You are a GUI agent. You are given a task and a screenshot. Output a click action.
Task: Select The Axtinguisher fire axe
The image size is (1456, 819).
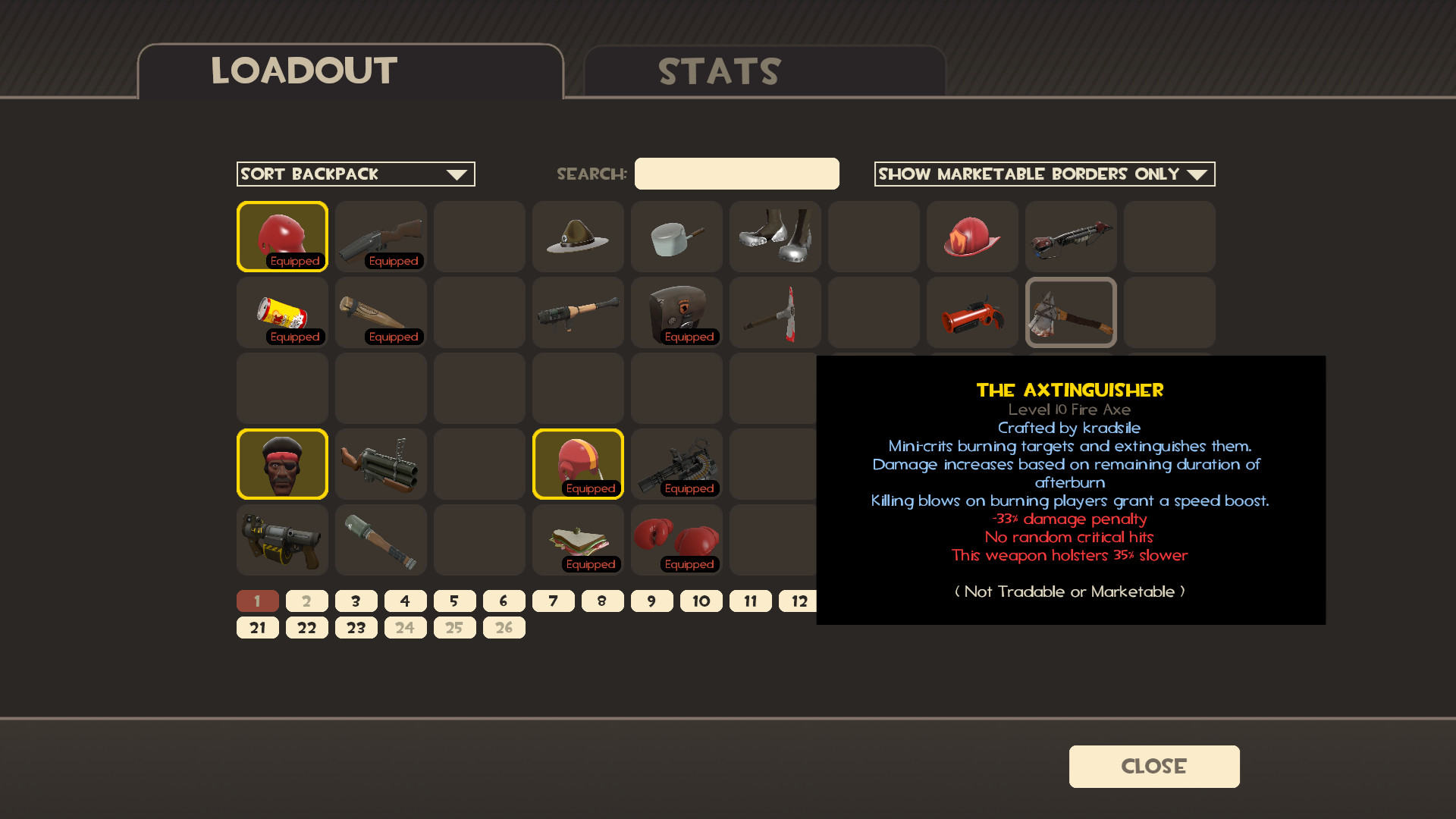click(x=1071, y=312)
